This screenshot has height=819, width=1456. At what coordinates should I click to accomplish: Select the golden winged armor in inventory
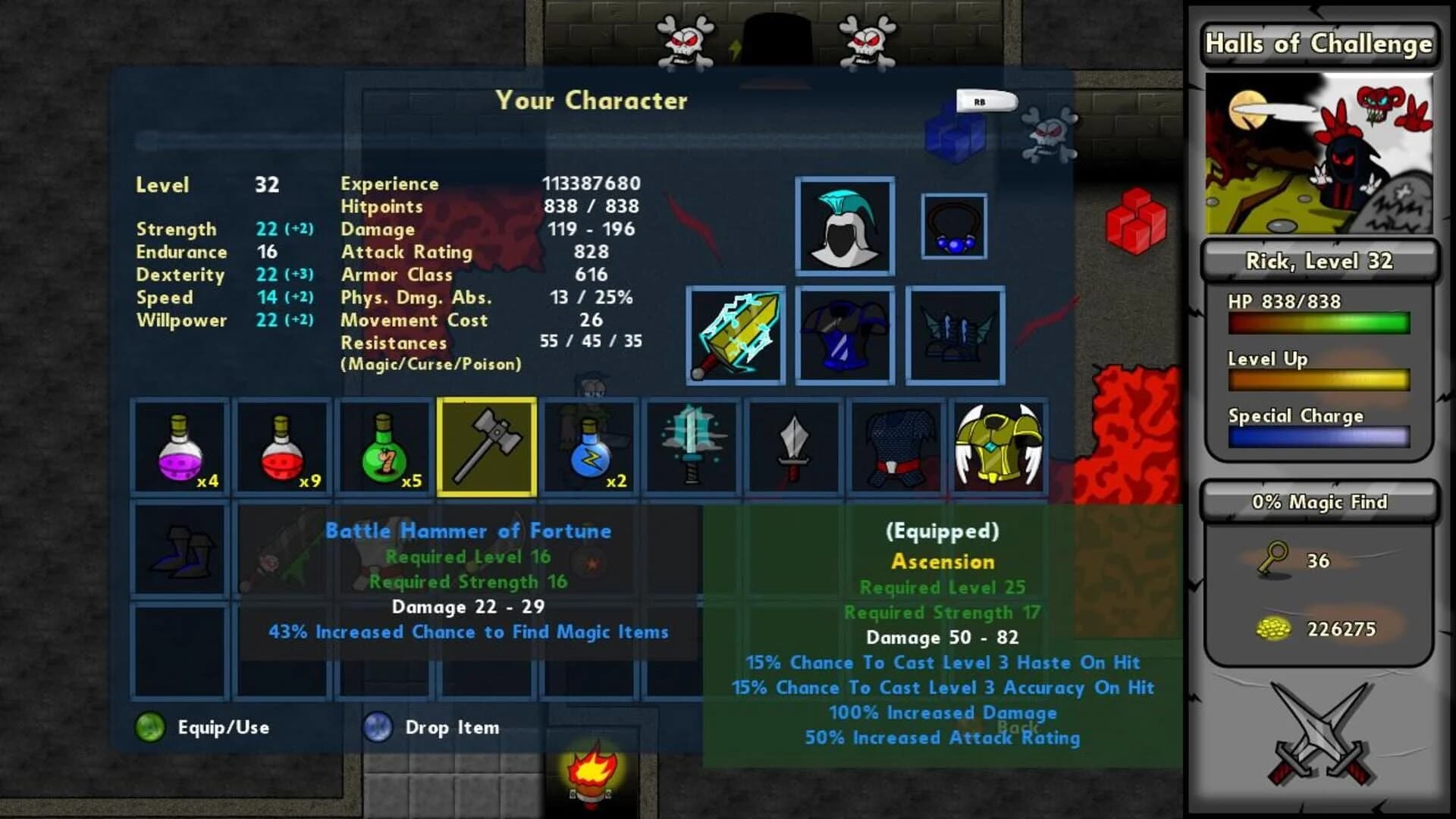[997, 447]
